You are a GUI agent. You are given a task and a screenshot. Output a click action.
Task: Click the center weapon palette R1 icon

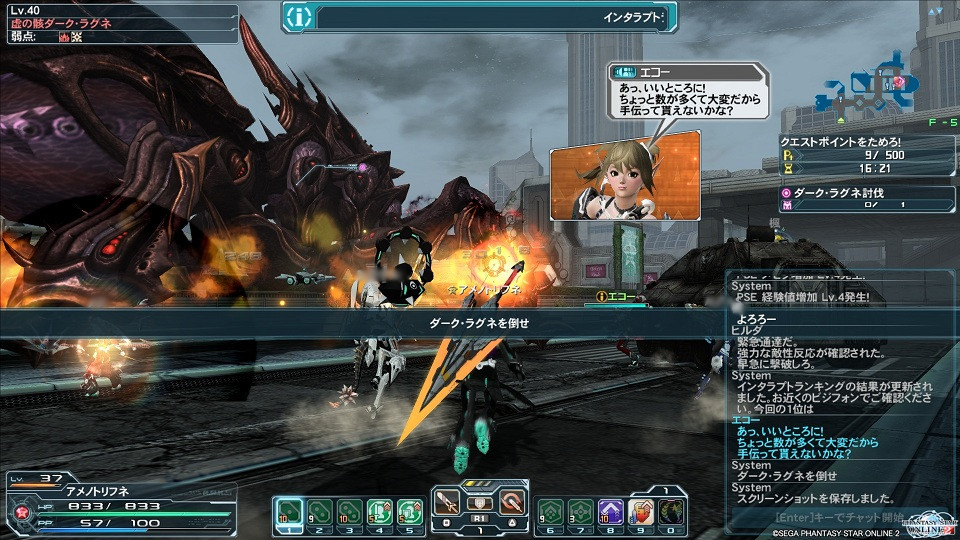(481, 504)
